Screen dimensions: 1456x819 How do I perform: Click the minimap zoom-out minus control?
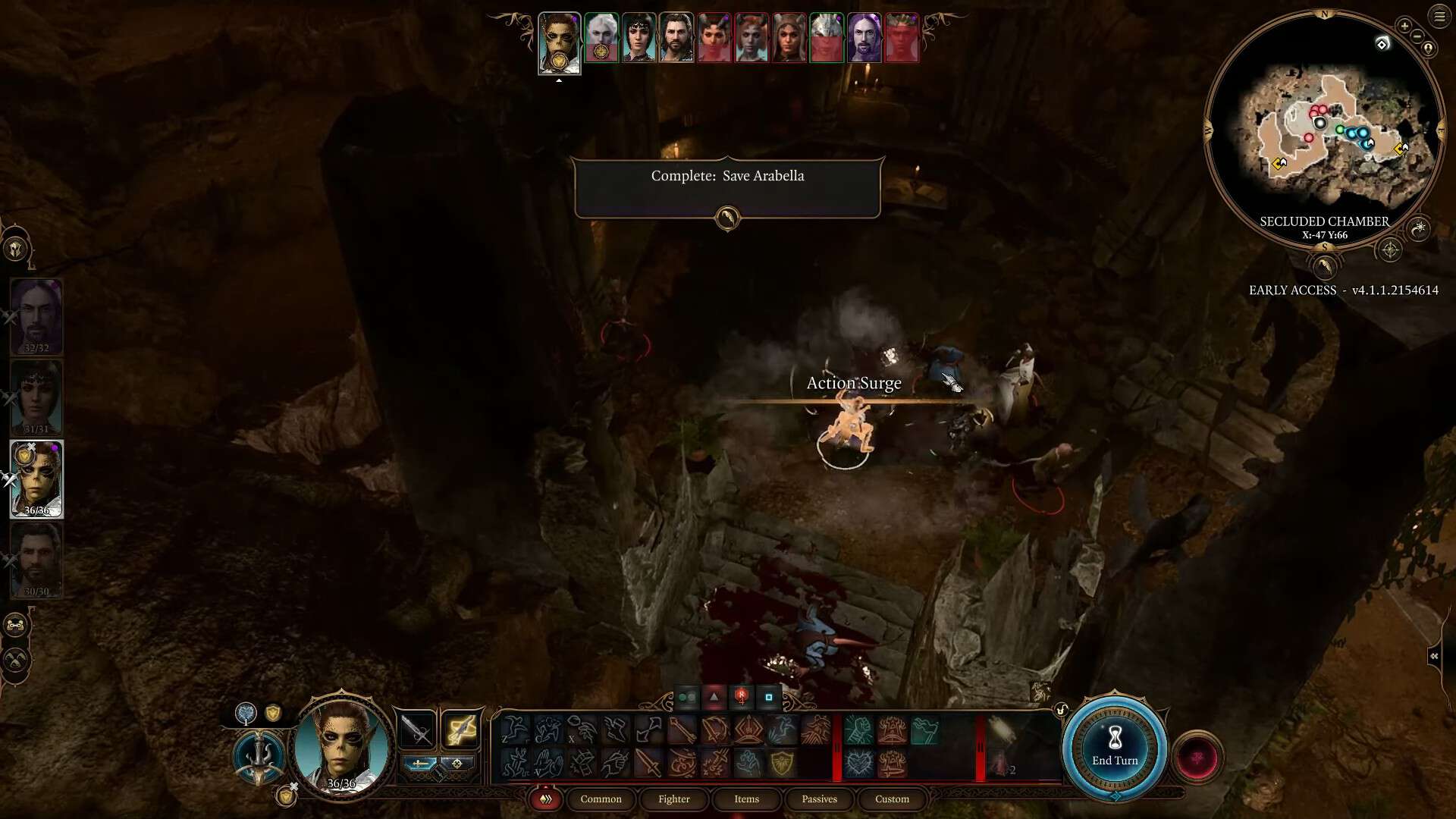click(x=1417, y=36)
